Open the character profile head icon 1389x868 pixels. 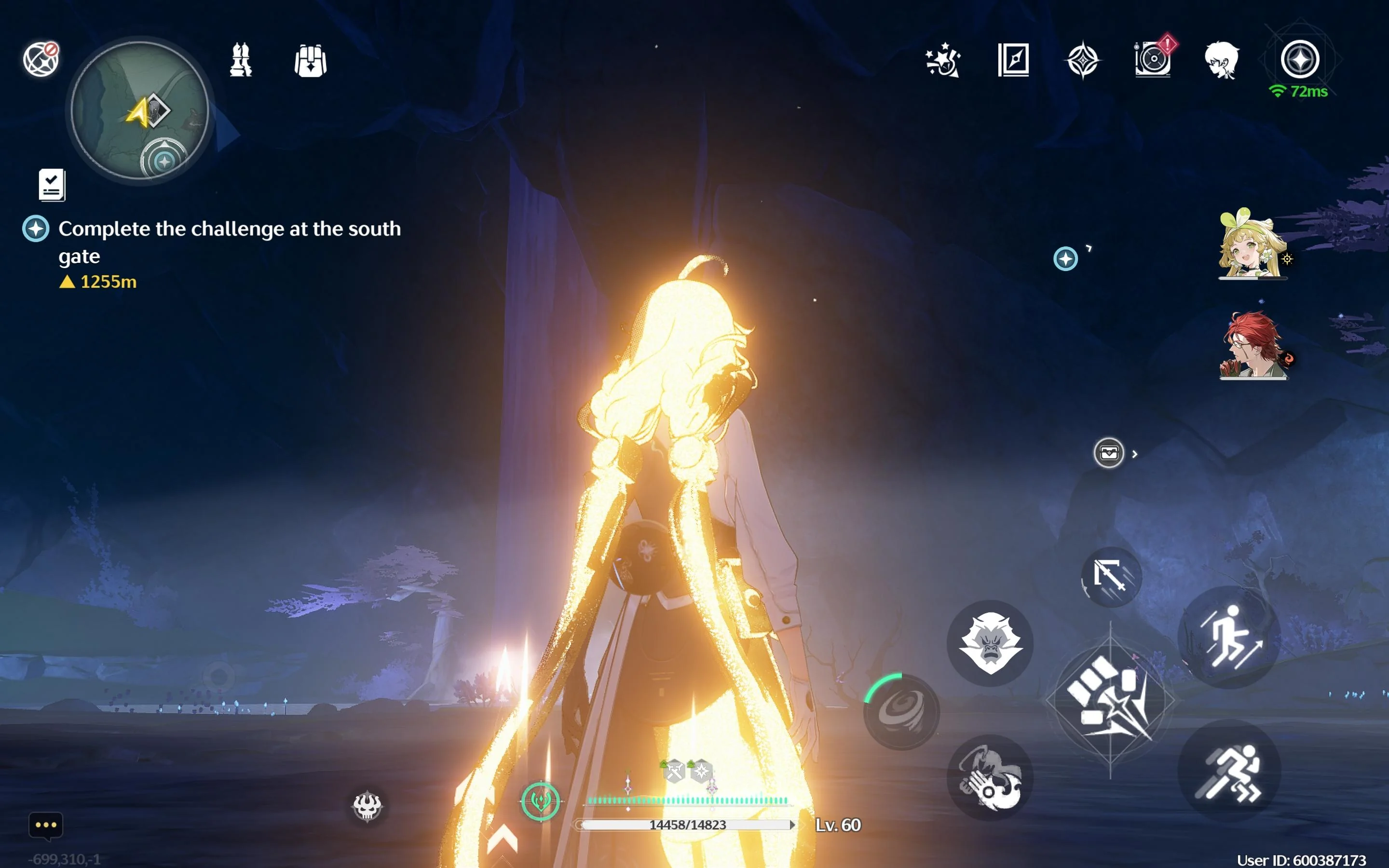tap(1222, 60)
